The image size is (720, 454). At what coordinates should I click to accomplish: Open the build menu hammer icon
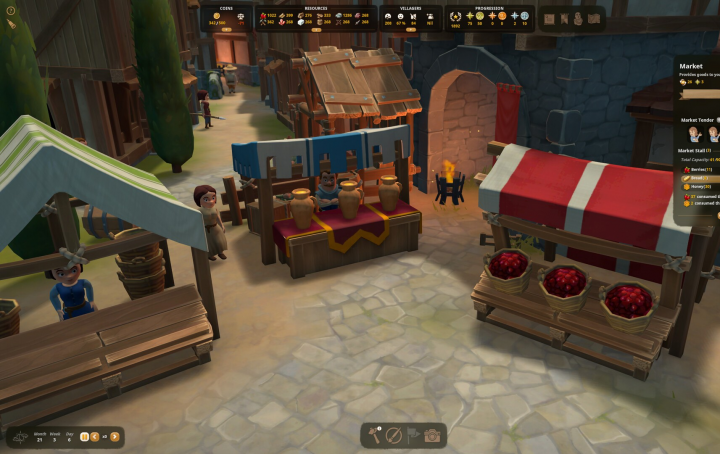coord(376,436)
